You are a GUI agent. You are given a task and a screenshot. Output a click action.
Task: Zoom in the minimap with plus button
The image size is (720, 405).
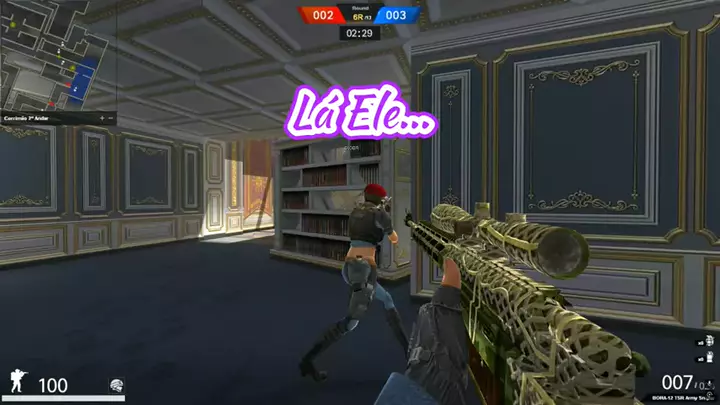tap(102, 118)
